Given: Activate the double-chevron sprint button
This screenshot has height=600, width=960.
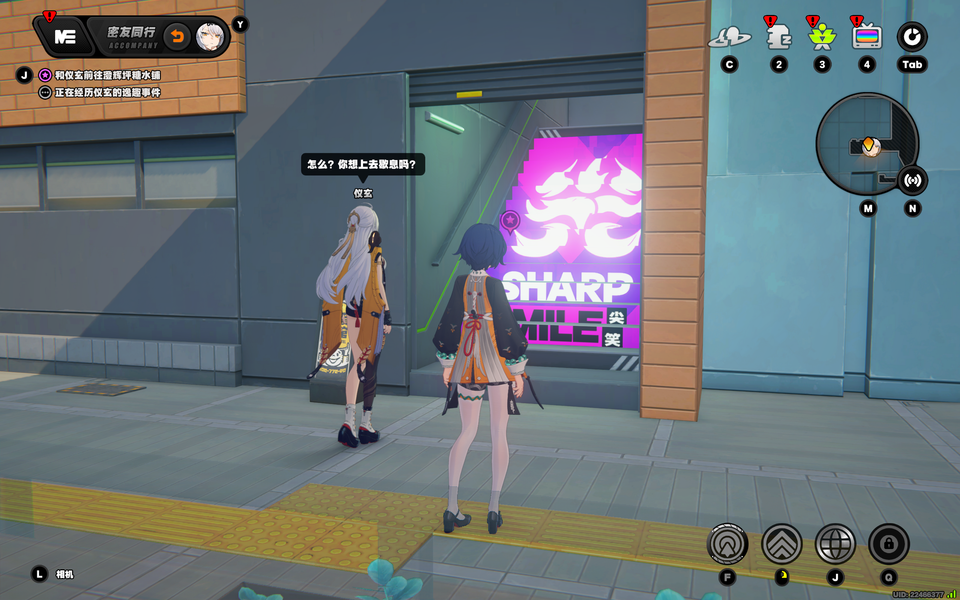Looking at the screenshot, I should coord(781,544).
